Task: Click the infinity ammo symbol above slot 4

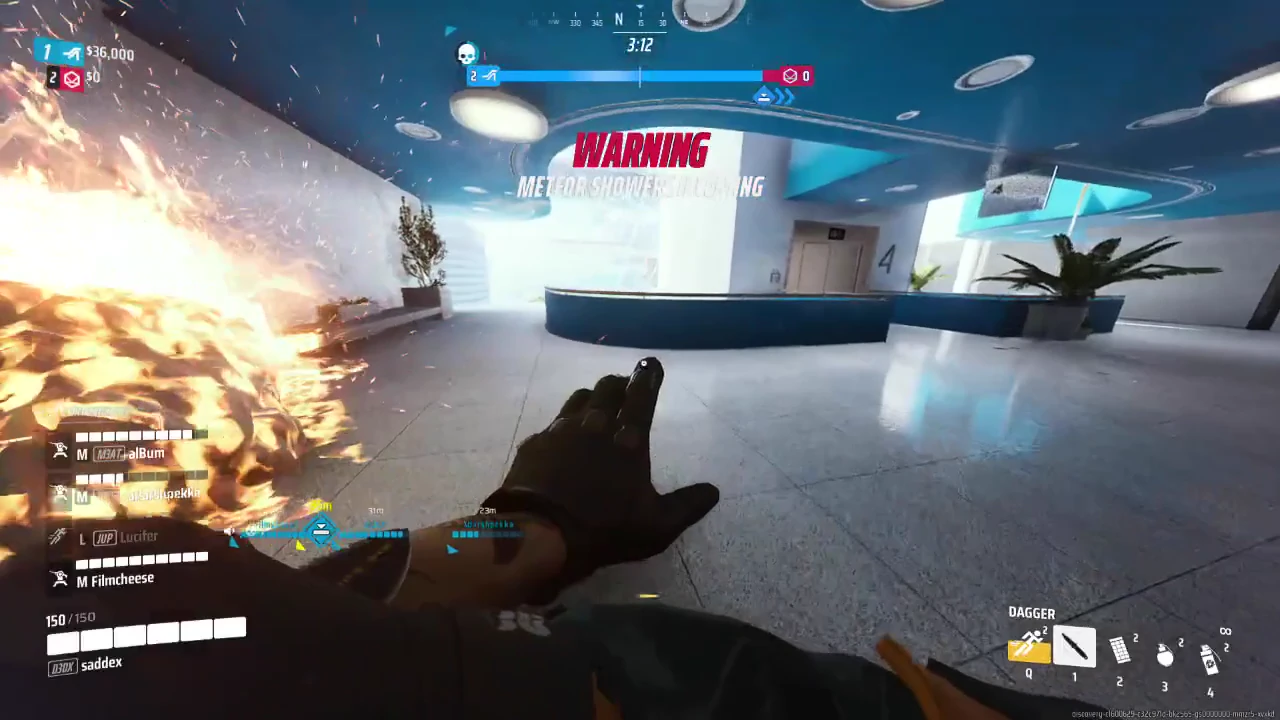Action: point(1227,630)
